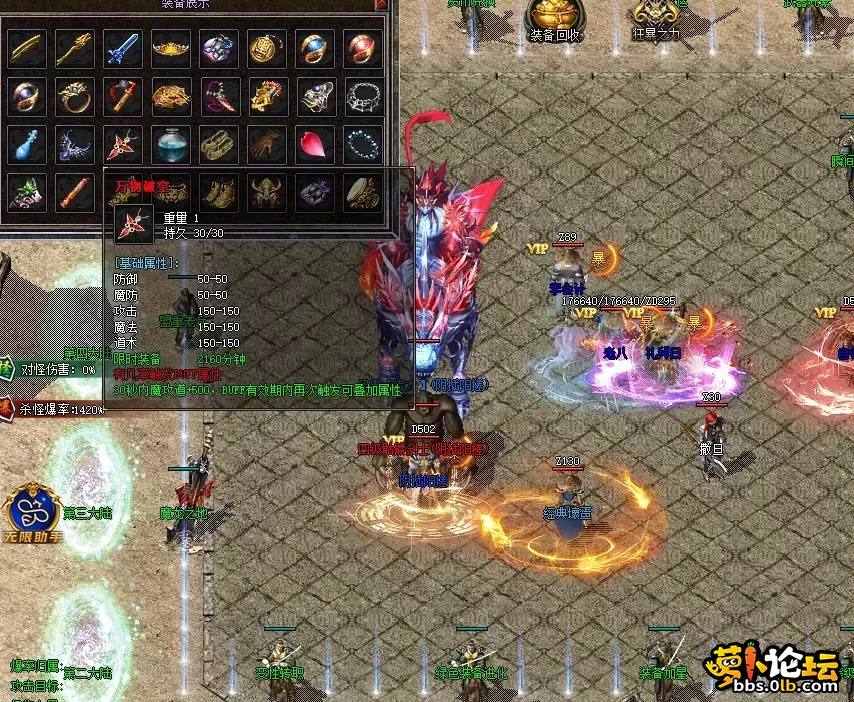Image resolution: width=854 pixels, height=702 pixels.
Task: Select the pink petal item slot
Action: tap(315, 144)
